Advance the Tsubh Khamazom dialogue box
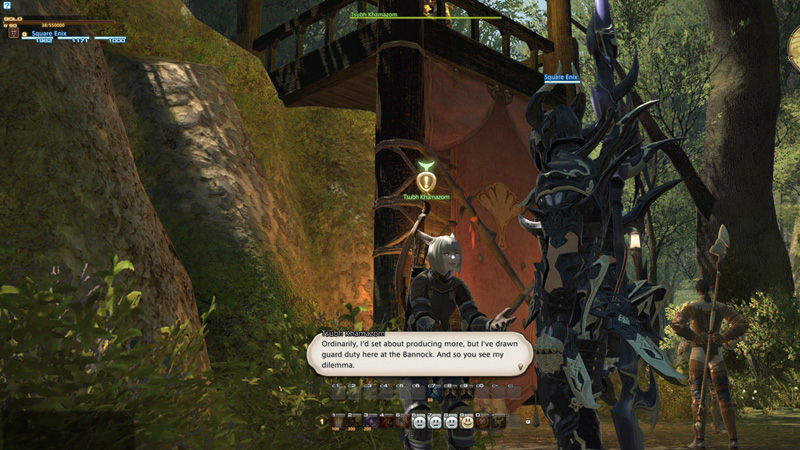 419,354
